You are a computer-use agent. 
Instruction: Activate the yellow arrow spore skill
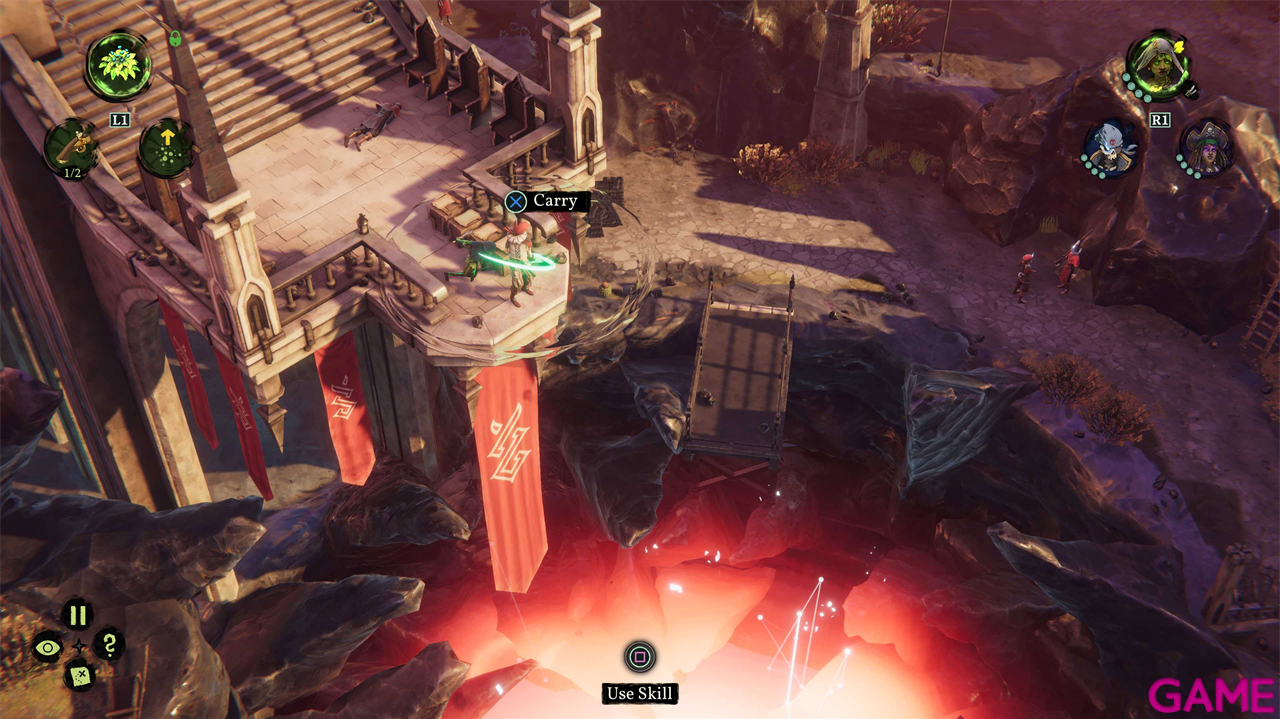[165, 147]
